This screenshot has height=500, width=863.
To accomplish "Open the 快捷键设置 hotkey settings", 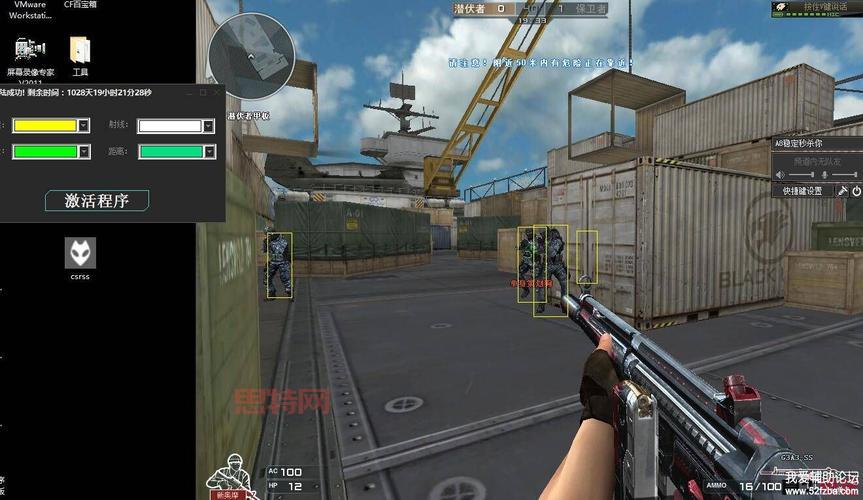I will 802,190.
